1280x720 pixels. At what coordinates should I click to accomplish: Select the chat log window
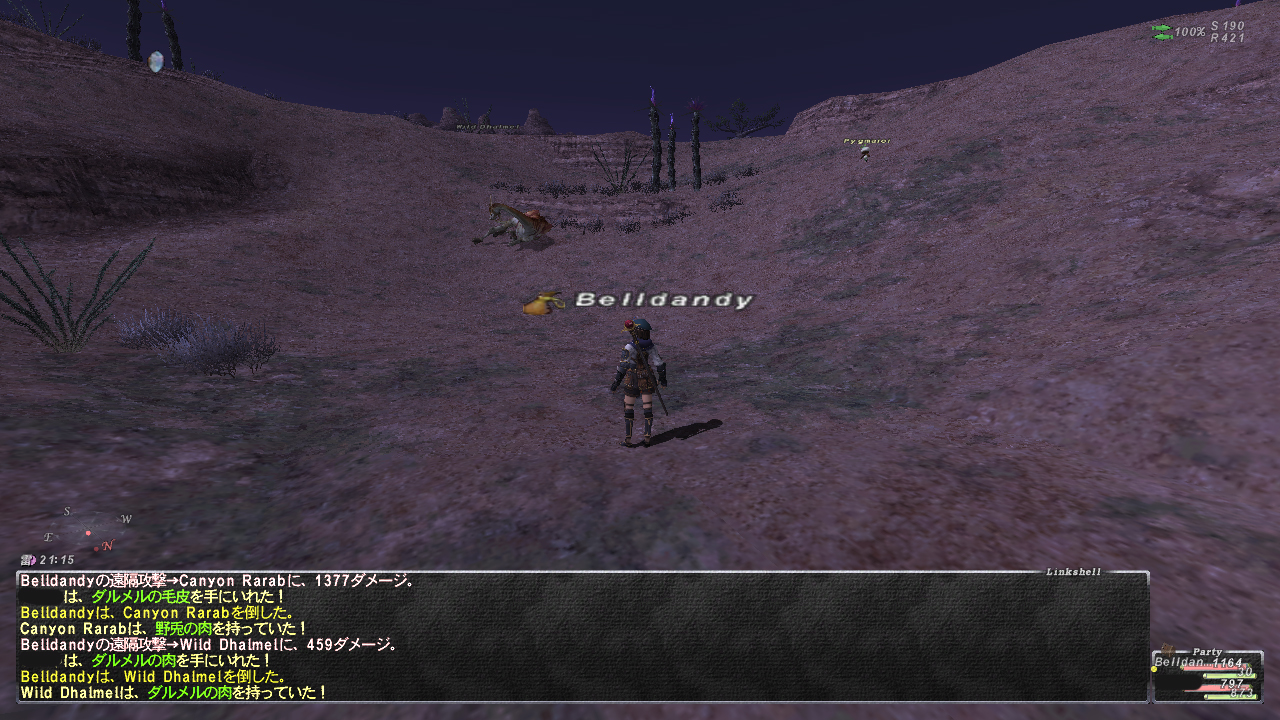click(x=582, y=636)
